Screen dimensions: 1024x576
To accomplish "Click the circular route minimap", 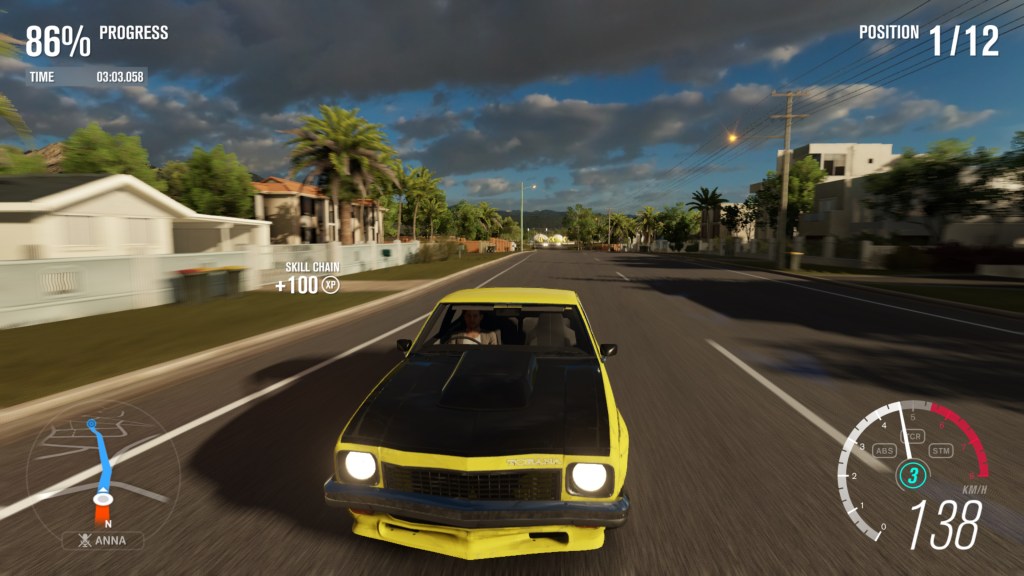I will tap(102, 469).
